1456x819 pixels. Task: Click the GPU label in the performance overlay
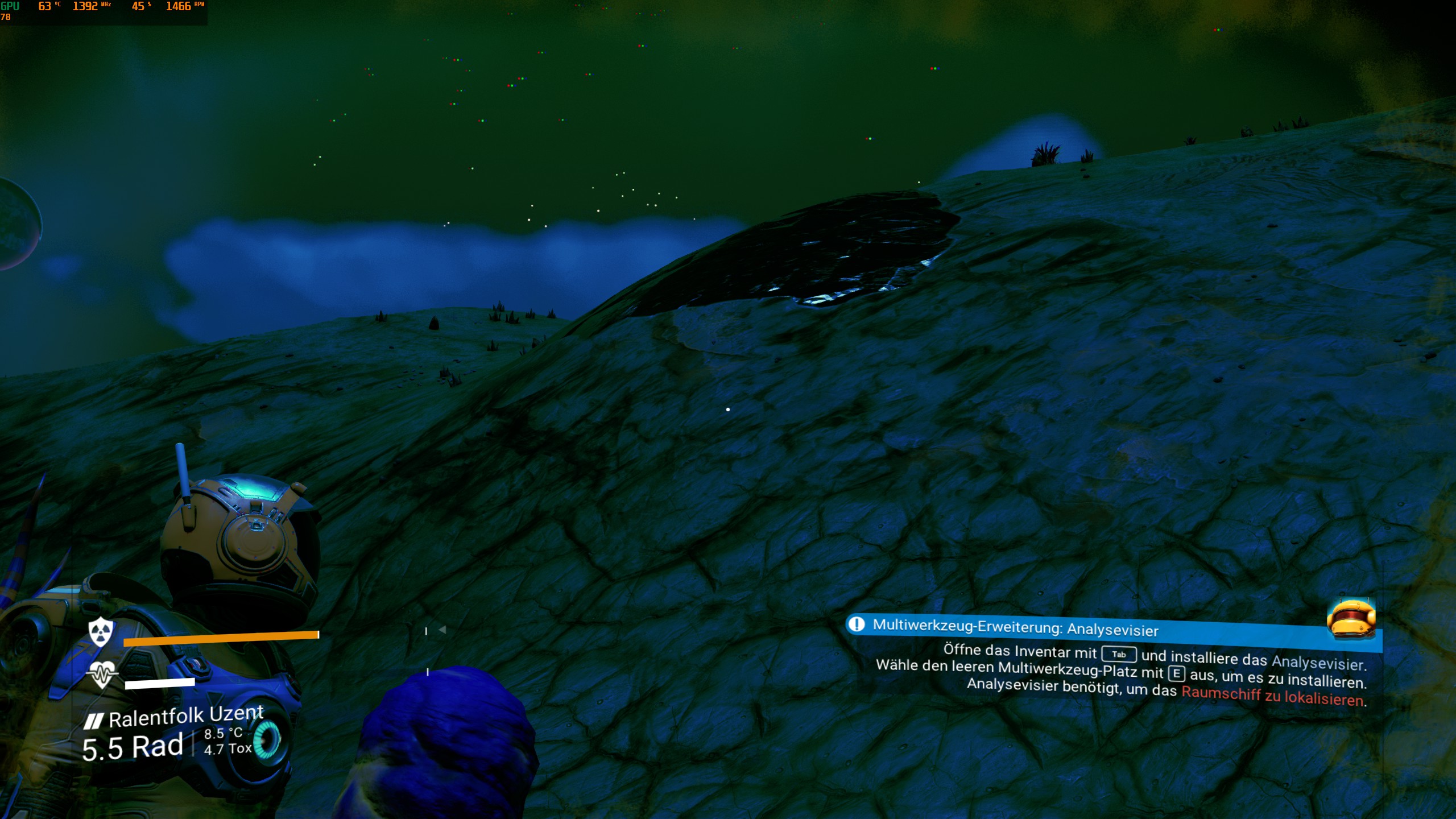point(10,7)
